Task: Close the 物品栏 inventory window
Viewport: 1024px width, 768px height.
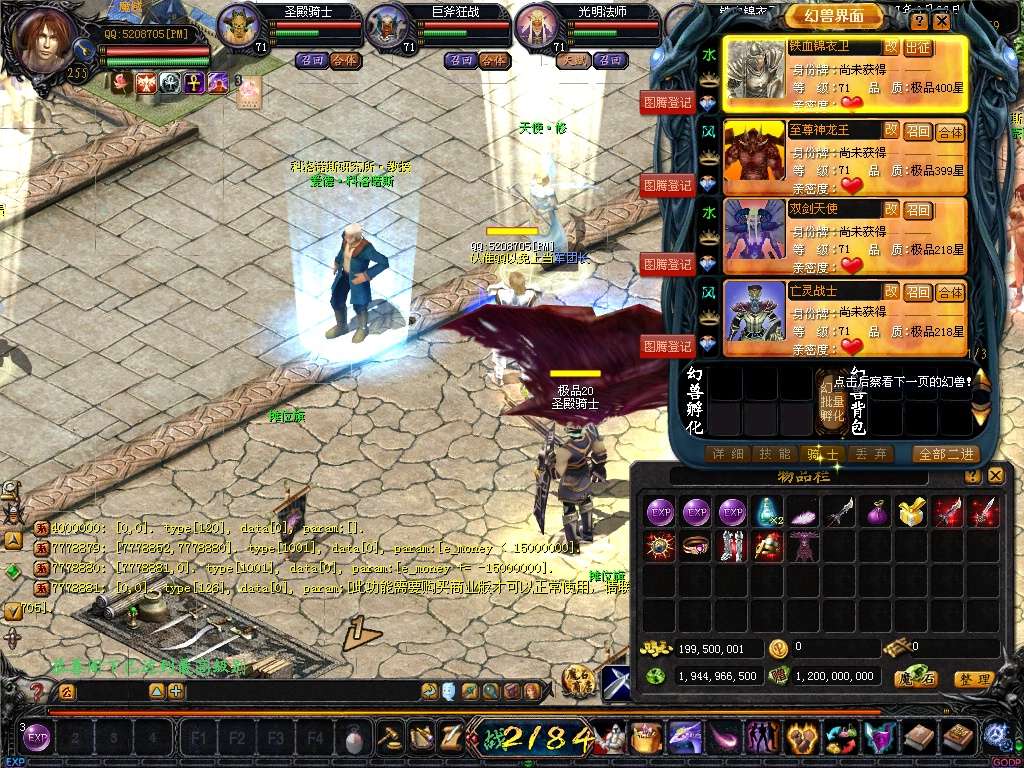Action: [x=994, y=477]
